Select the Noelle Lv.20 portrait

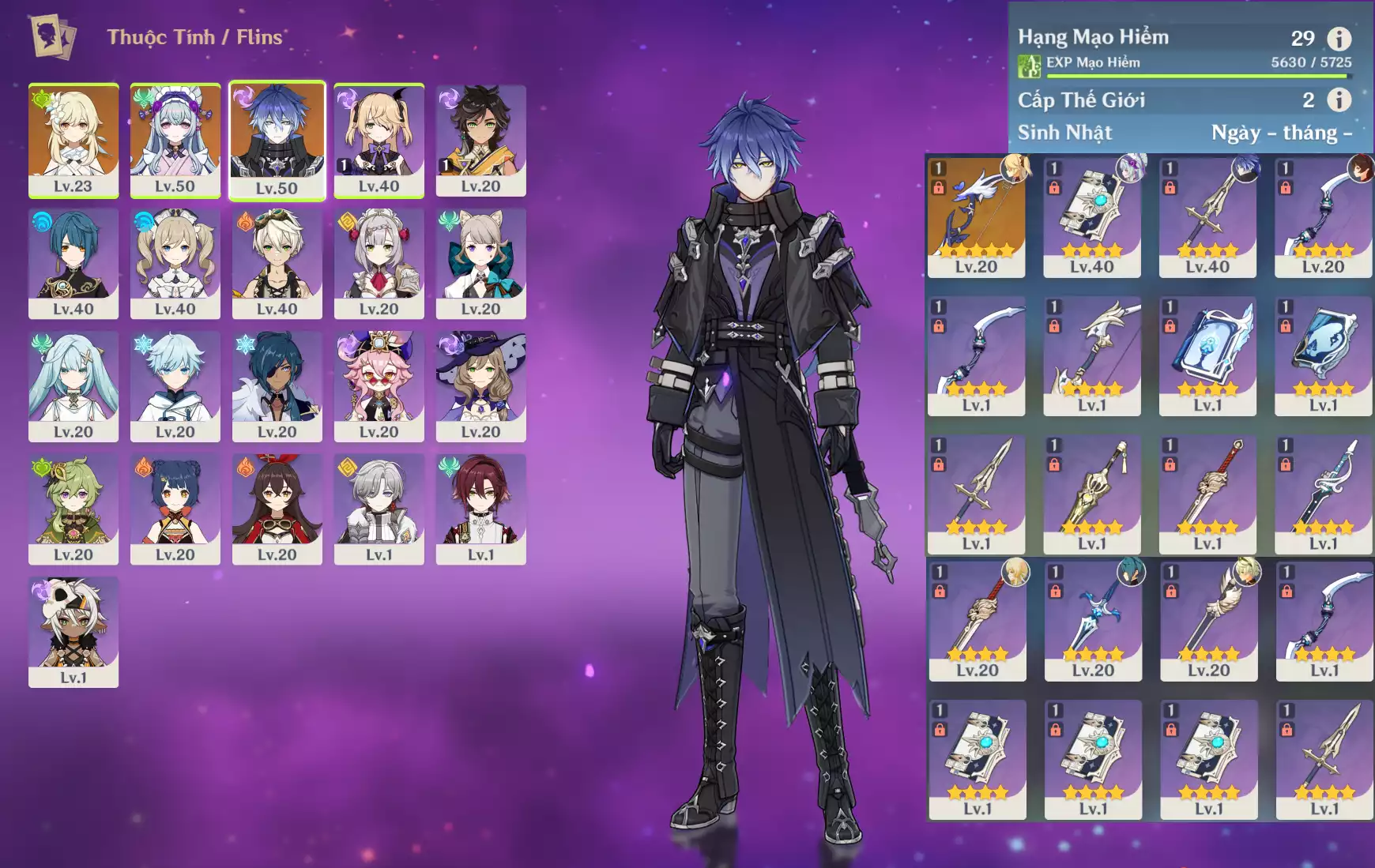(x=379, y=263)
